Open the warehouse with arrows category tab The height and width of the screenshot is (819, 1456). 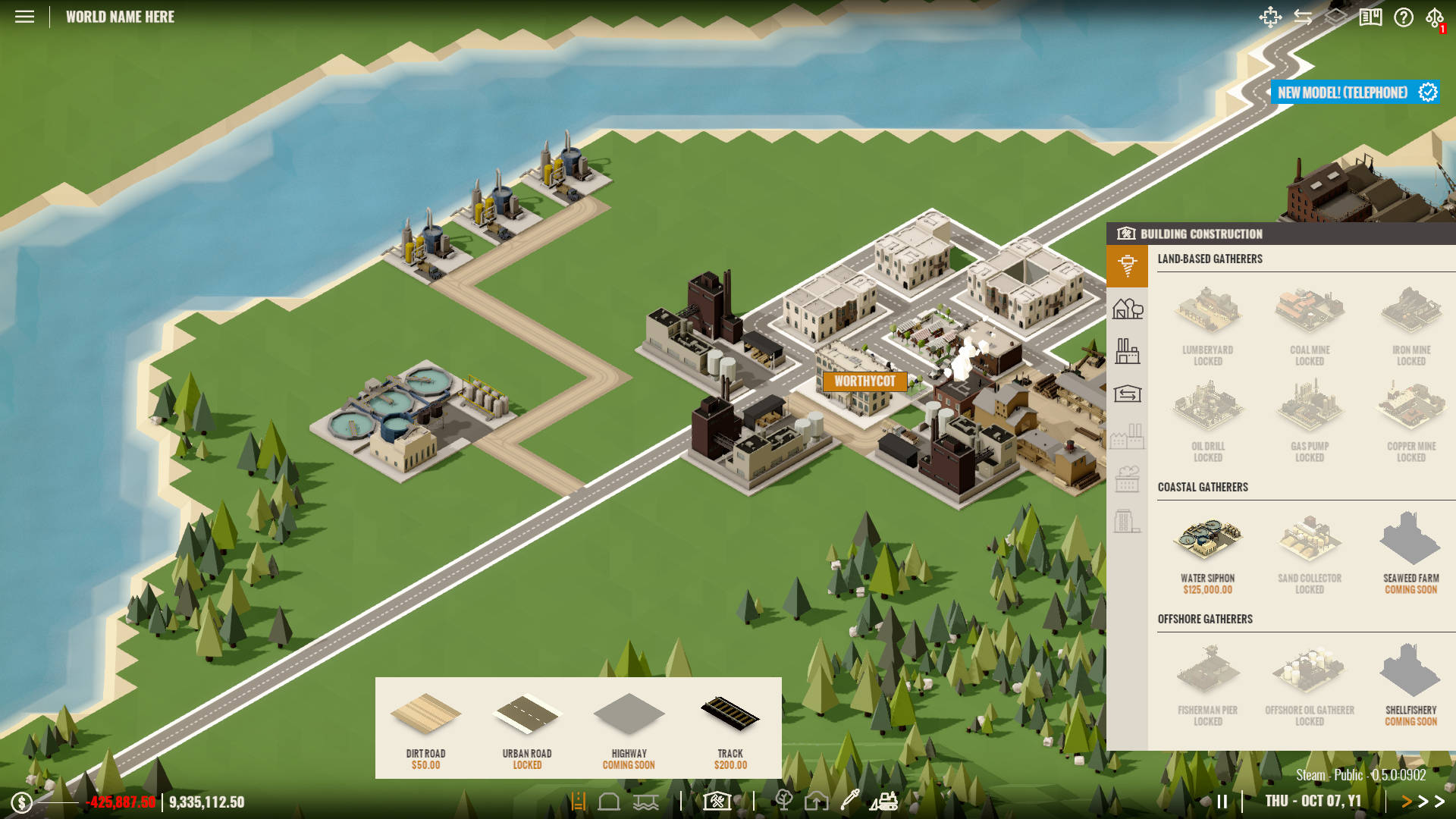tap(1128, 394)
